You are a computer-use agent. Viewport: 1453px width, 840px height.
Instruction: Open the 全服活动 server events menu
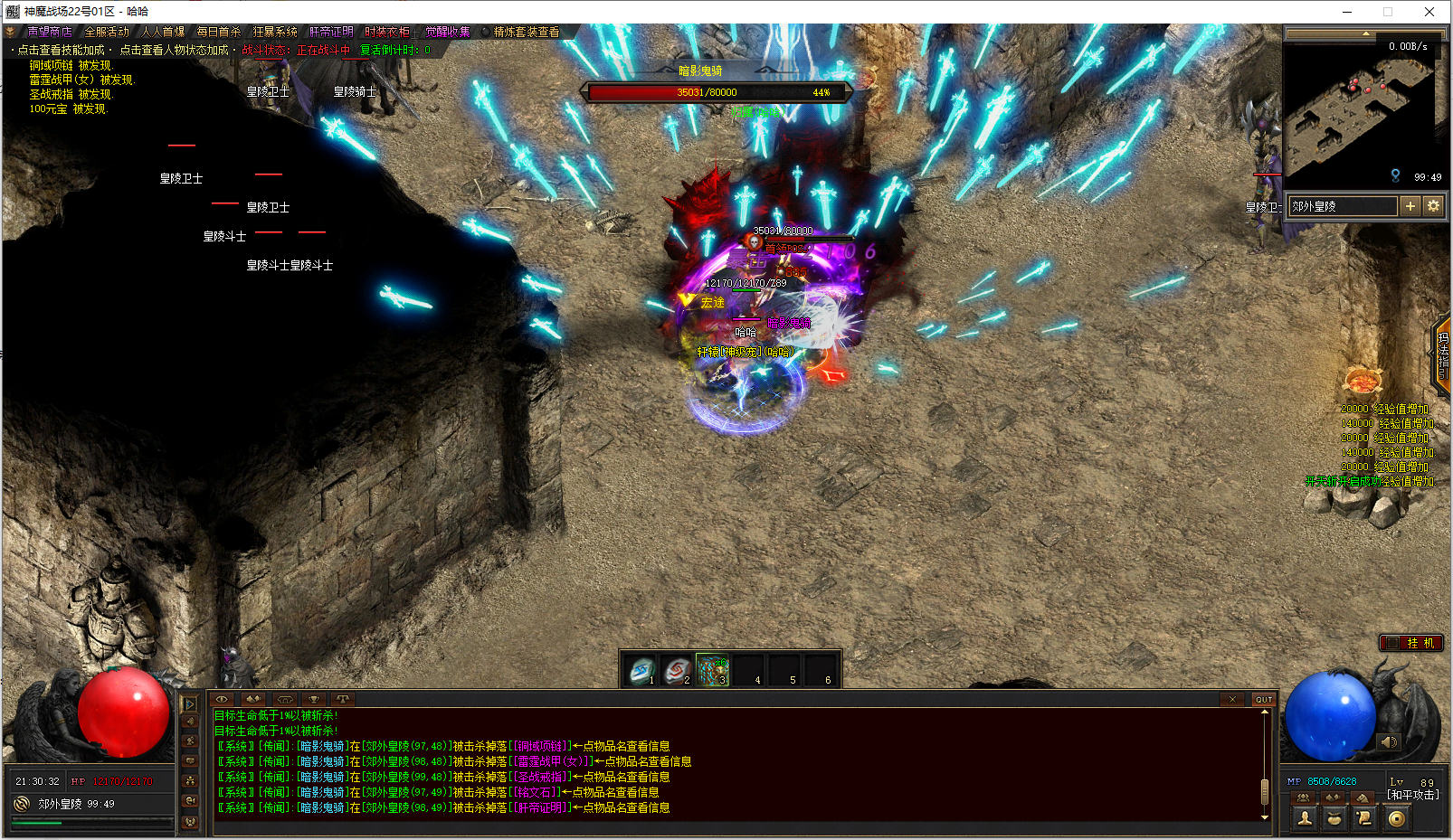(x=107, y=32)
